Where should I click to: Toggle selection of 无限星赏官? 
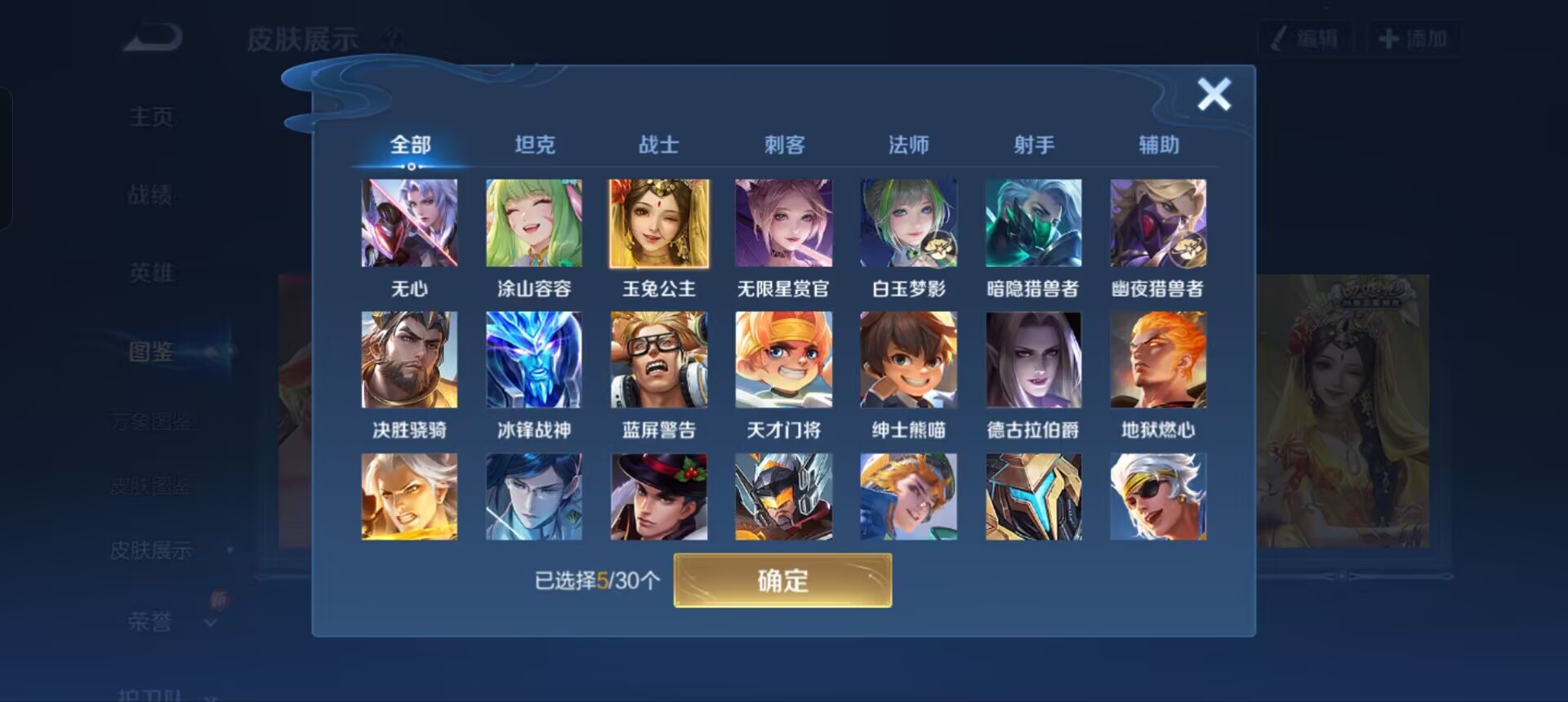coord(782,222)
